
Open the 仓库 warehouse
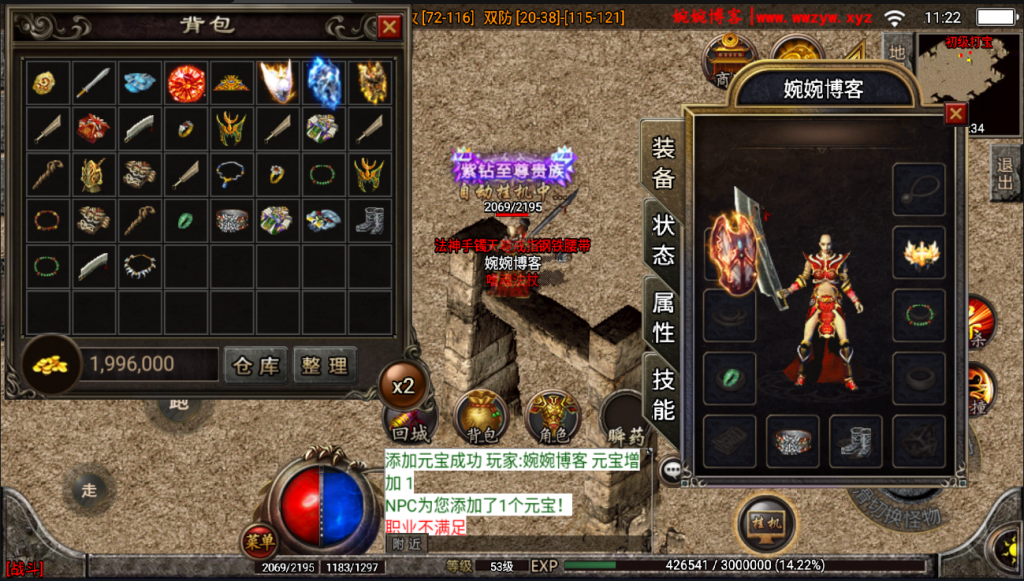tap(256, 365)
